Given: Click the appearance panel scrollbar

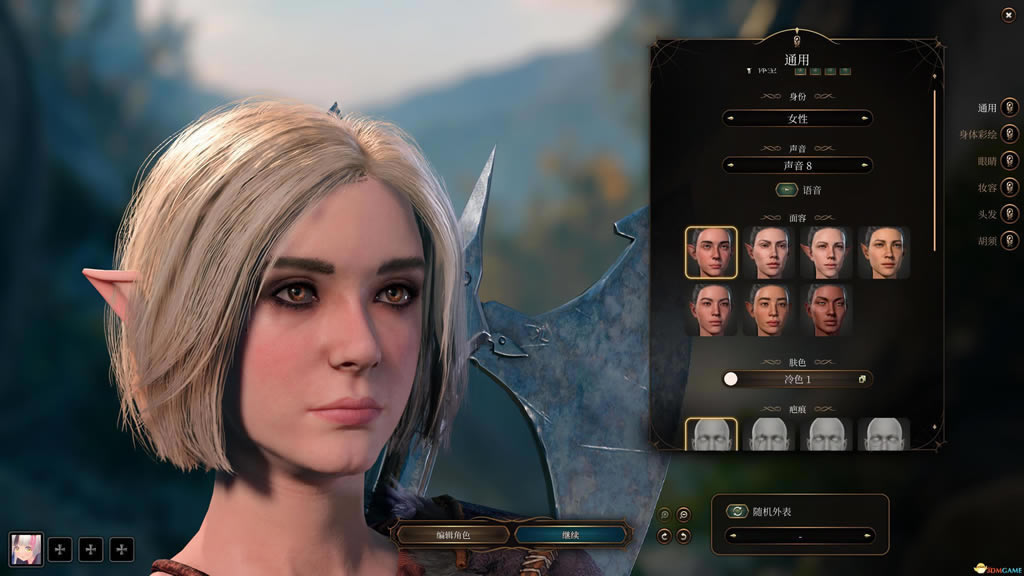Looking at the screenshot, I should point(936,170).
